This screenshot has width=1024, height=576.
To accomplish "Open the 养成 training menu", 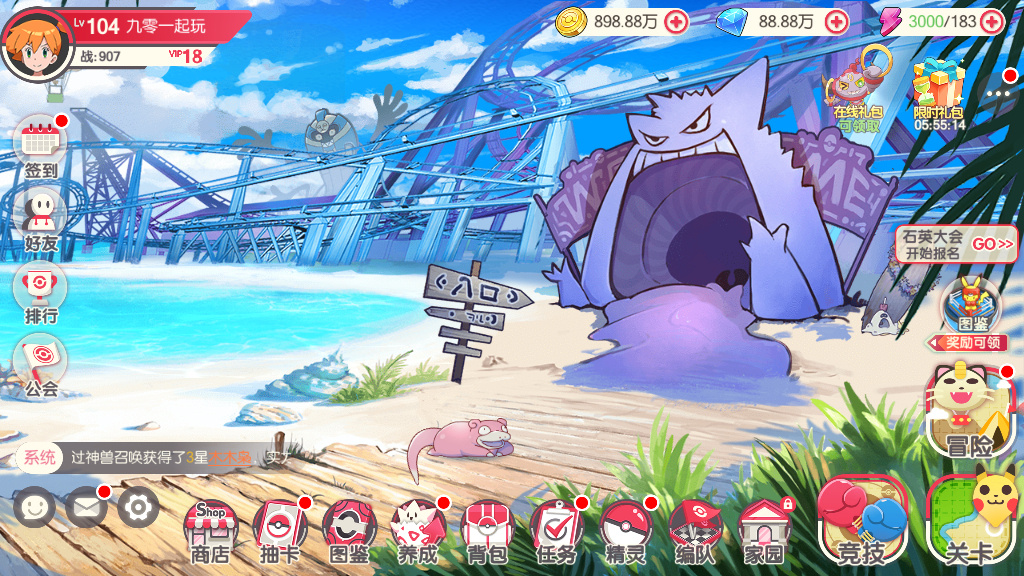I will (418, 531).
